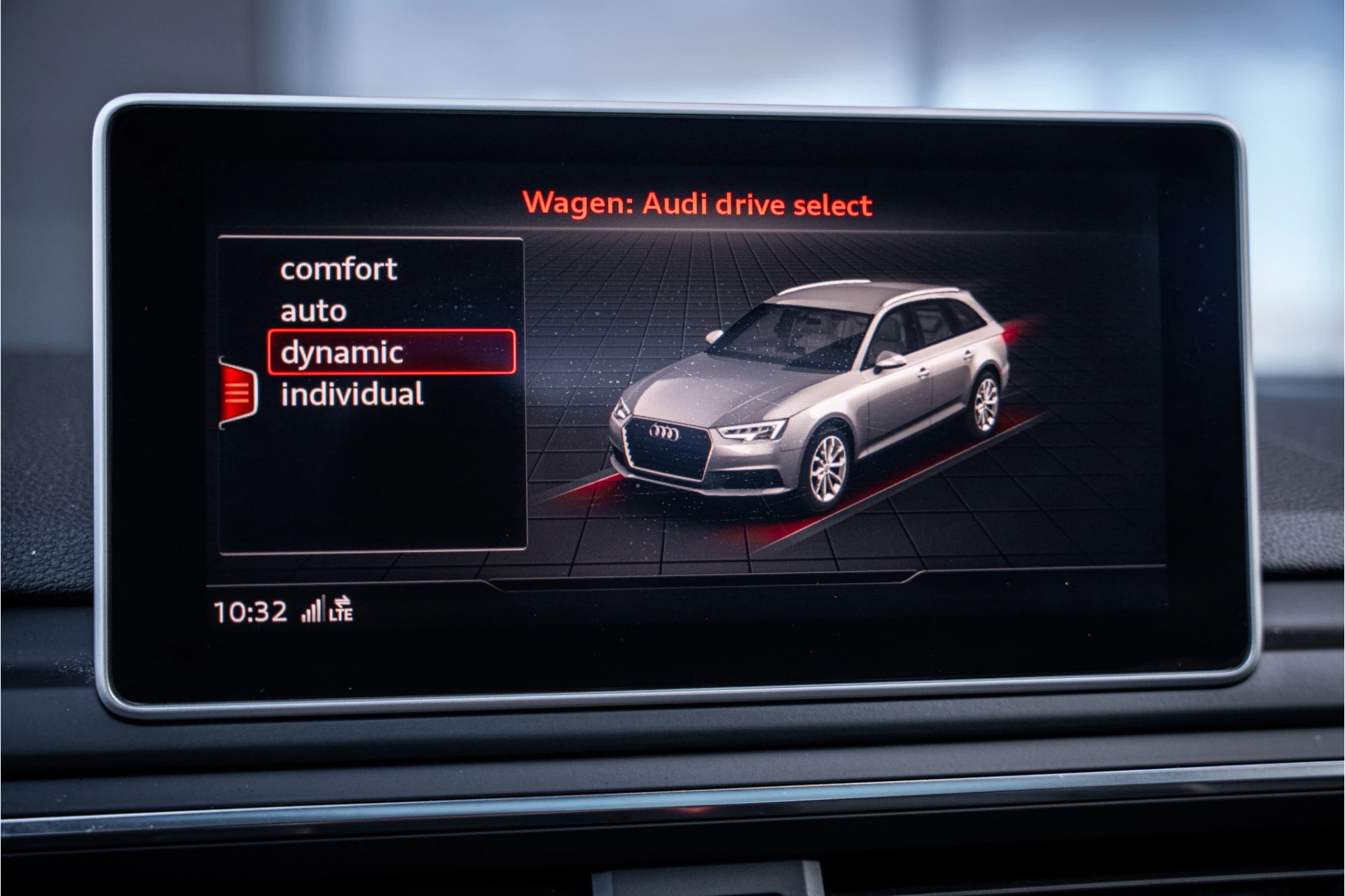Enable the auto drive mode

pyautogui.click(x=312, y=309)
